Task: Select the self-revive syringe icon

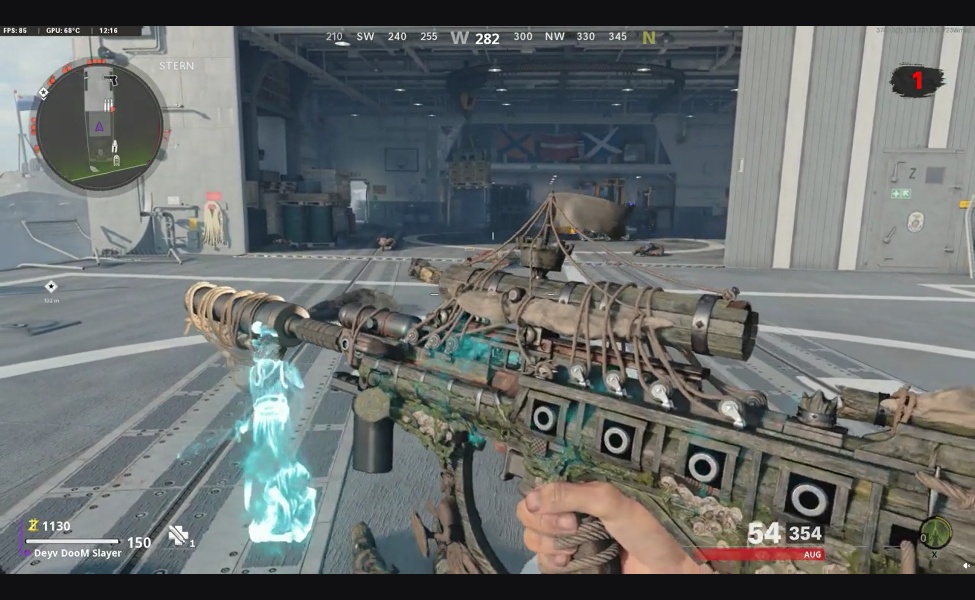Action: (180, 536)
